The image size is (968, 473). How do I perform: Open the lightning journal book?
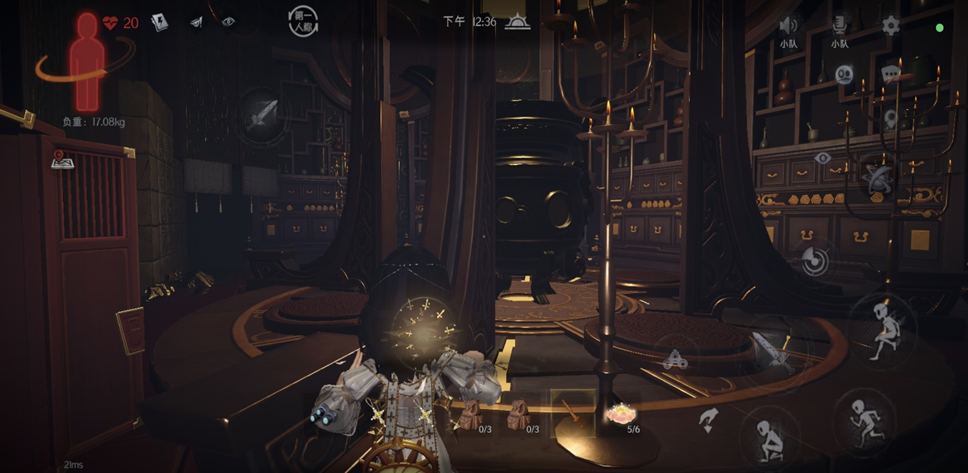160,22
